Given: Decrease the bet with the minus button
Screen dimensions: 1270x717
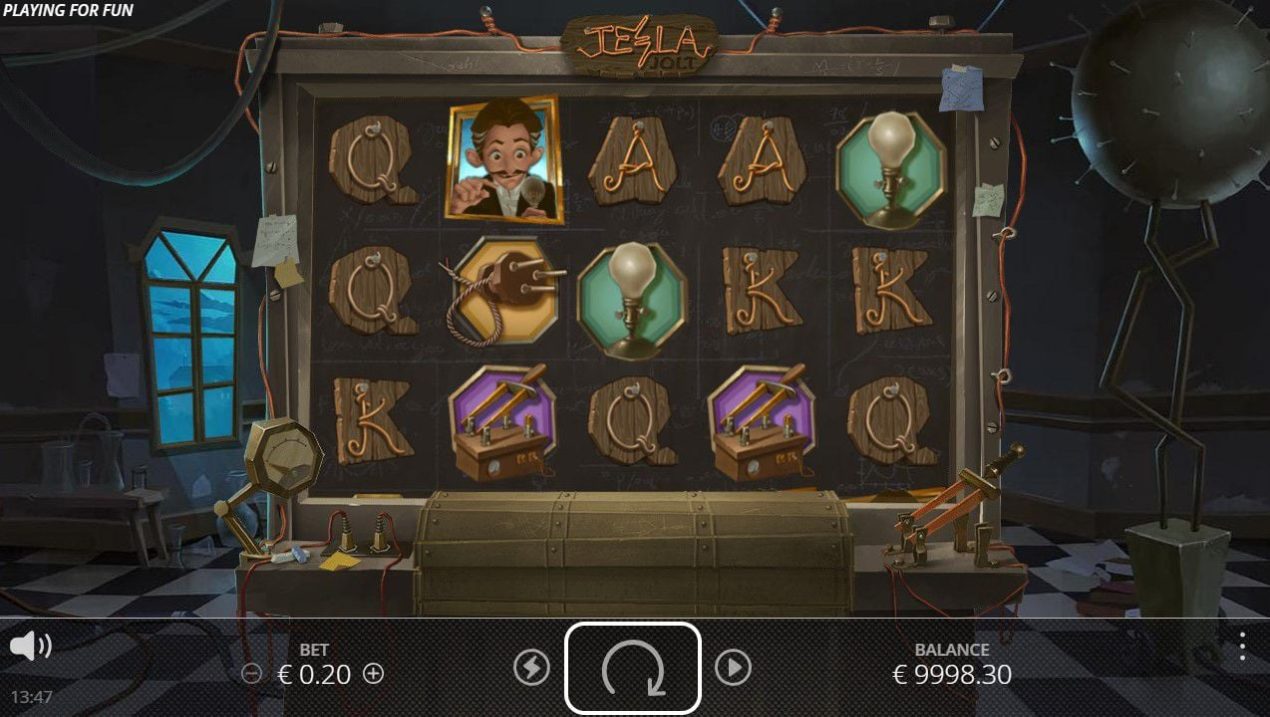Looking at the screenshot, I should pyautogui.click(x=252, y=674).
